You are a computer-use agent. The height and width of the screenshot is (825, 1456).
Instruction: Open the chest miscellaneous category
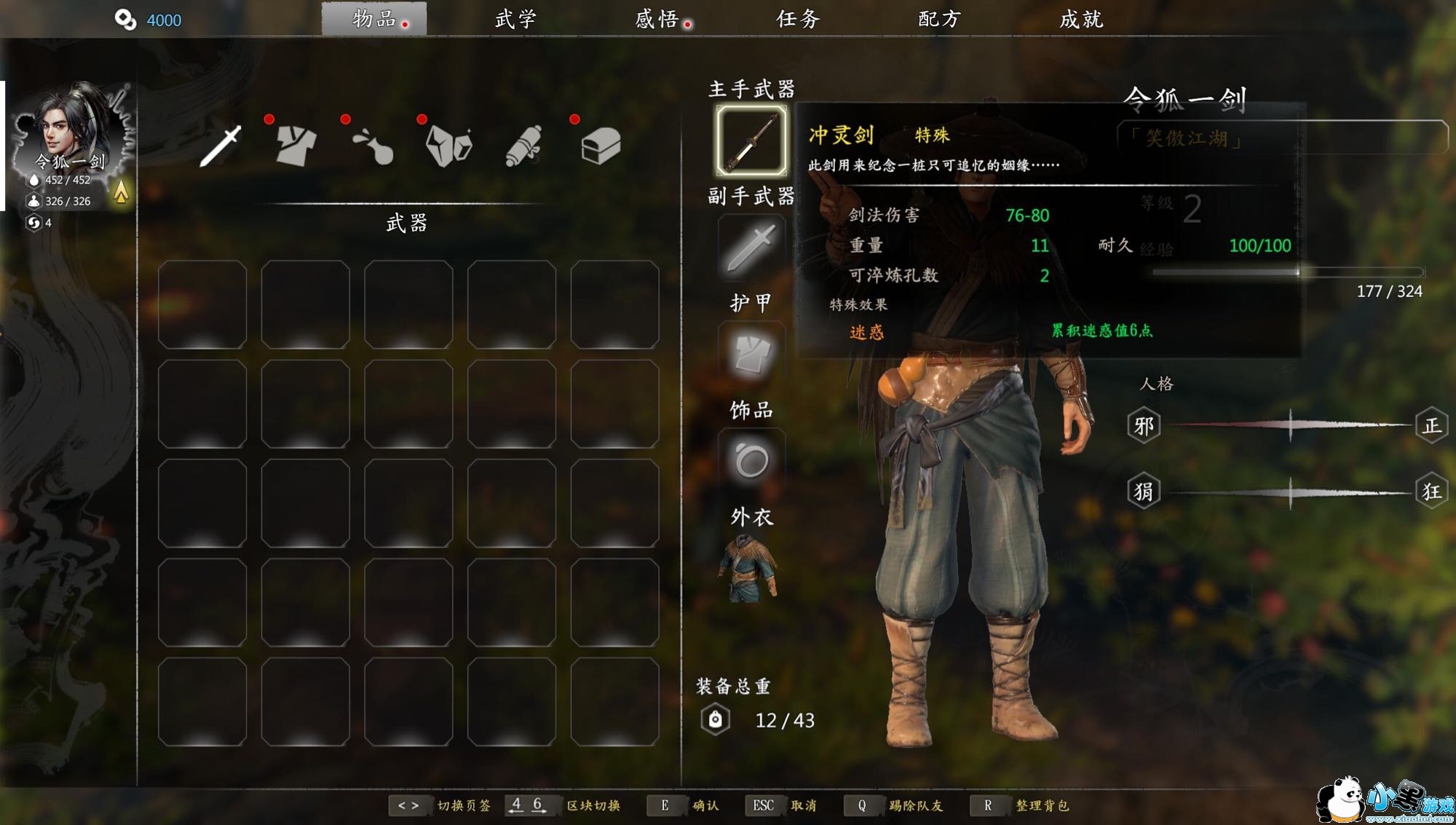[x=601, y=146]
